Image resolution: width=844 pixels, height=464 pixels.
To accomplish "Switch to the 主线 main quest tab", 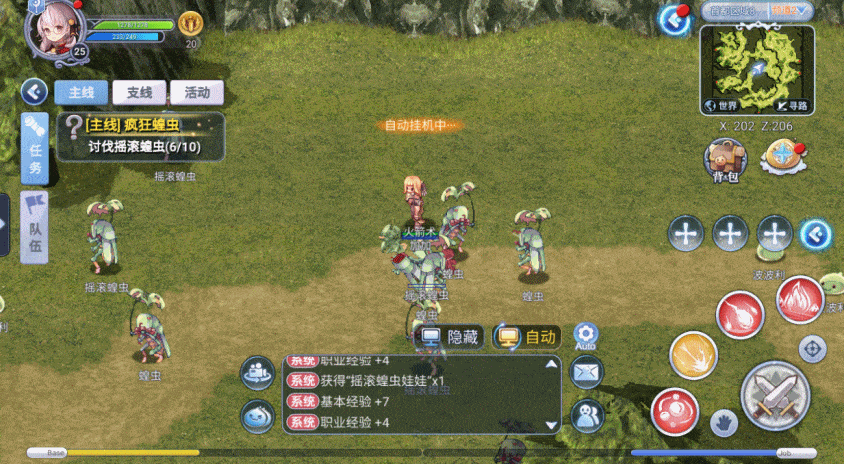I will pyautogui.click(x=81, y=92).
